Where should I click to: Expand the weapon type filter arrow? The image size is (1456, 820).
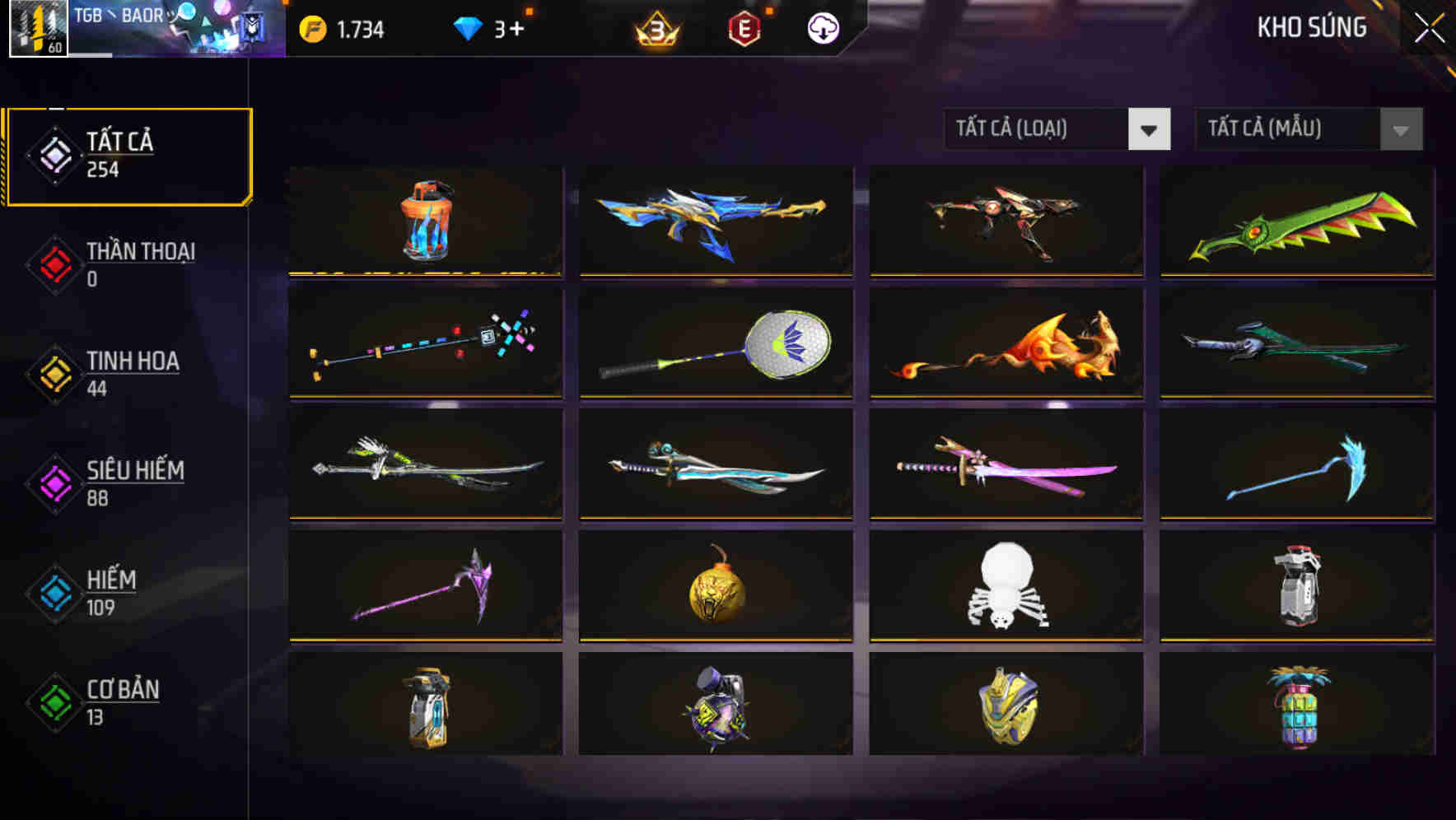tap(1151, 130)
